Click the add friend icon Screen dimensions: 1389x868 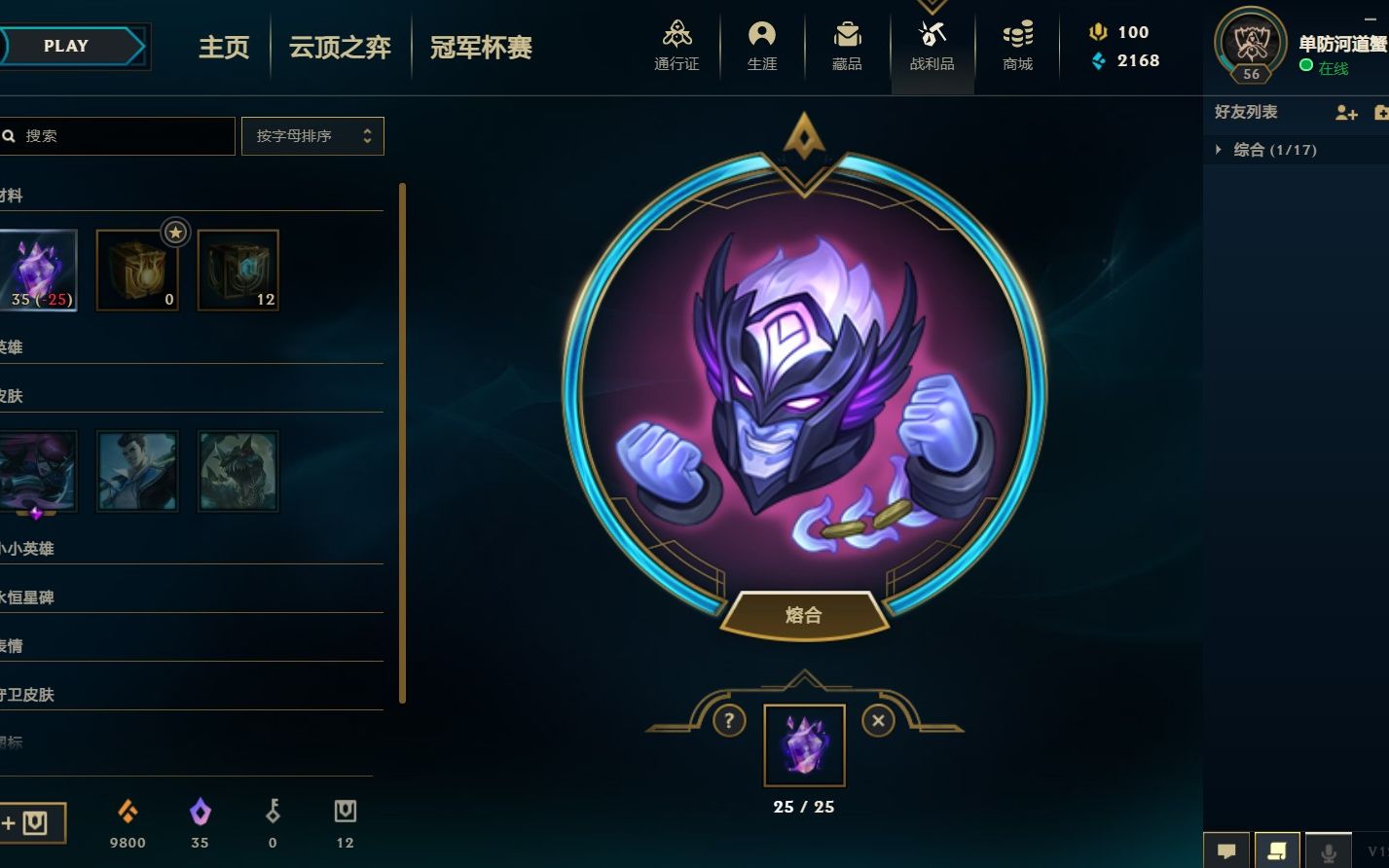coord(1346,113)
